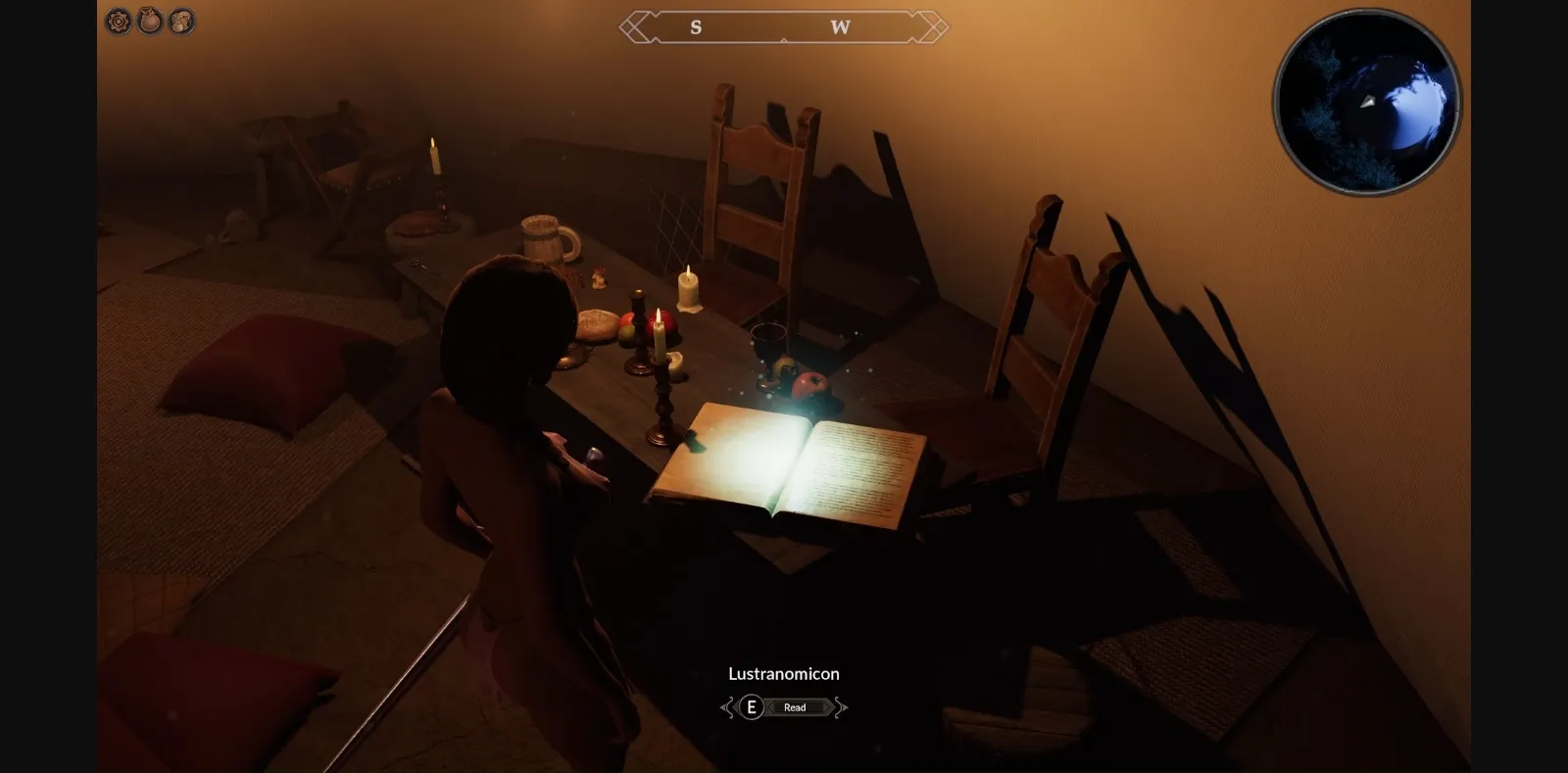This screenshot has height=773, width=1568.
Task: Open the settings gear icon
Action: [x=118, y=21]
